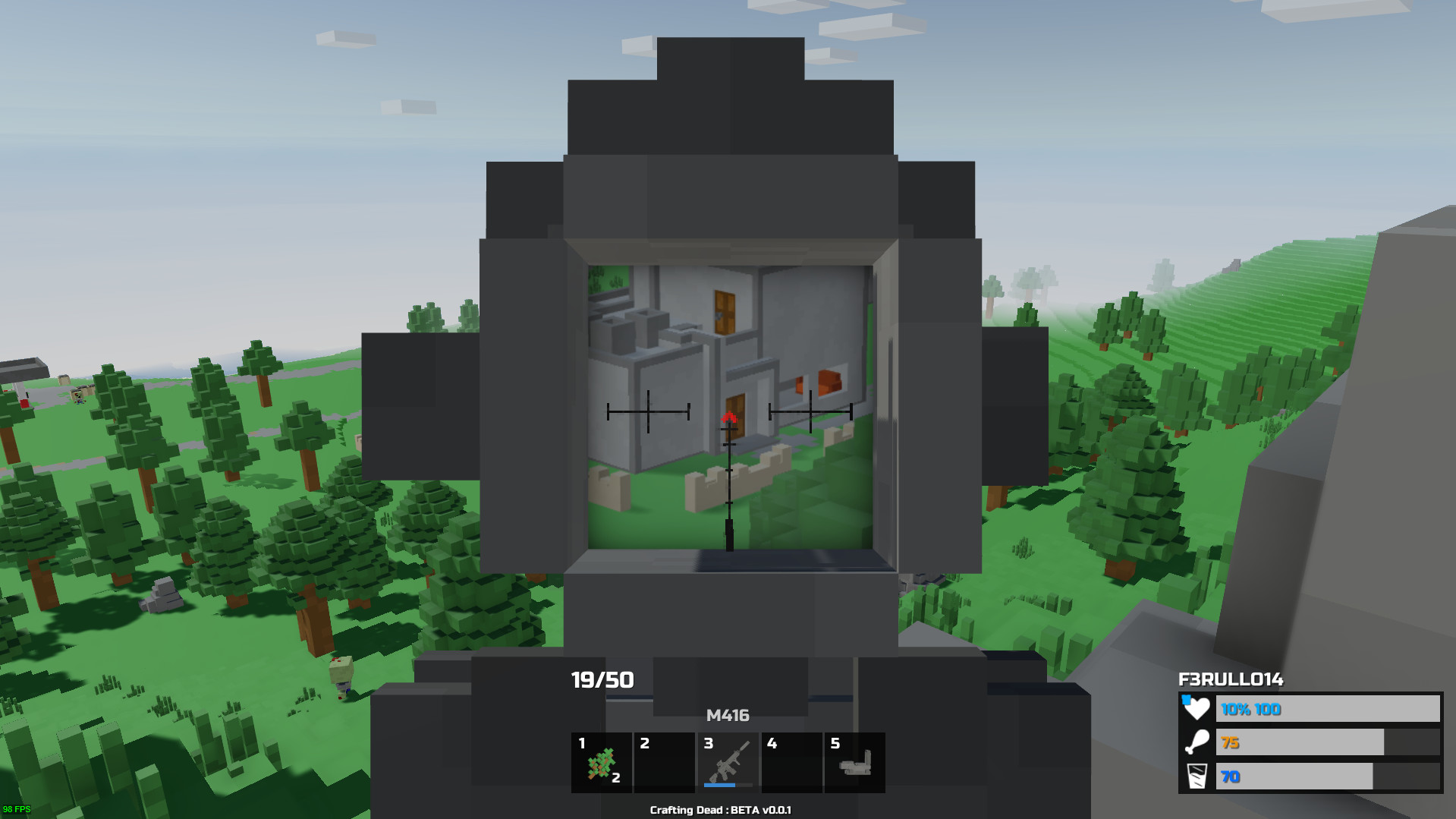Screen dimensions: 1456x819
Task: Select empty hotbar slot 4
Action: click(x=791, y=762)
